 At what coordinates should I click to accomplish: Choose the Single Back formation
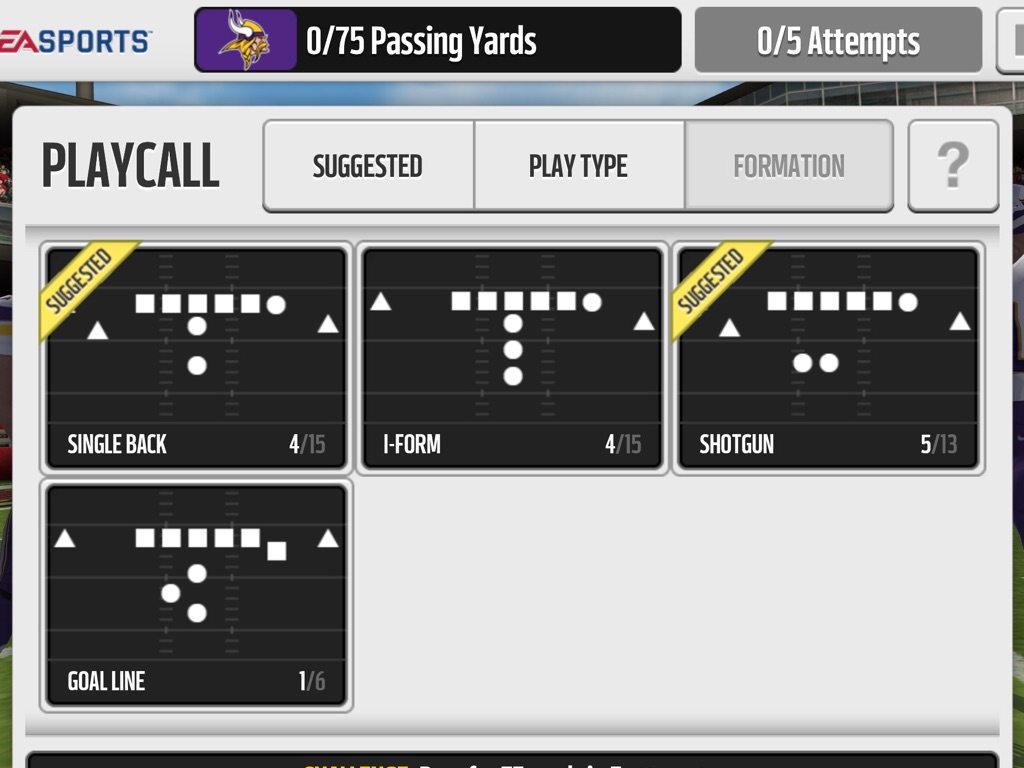[x=196, y=358]
